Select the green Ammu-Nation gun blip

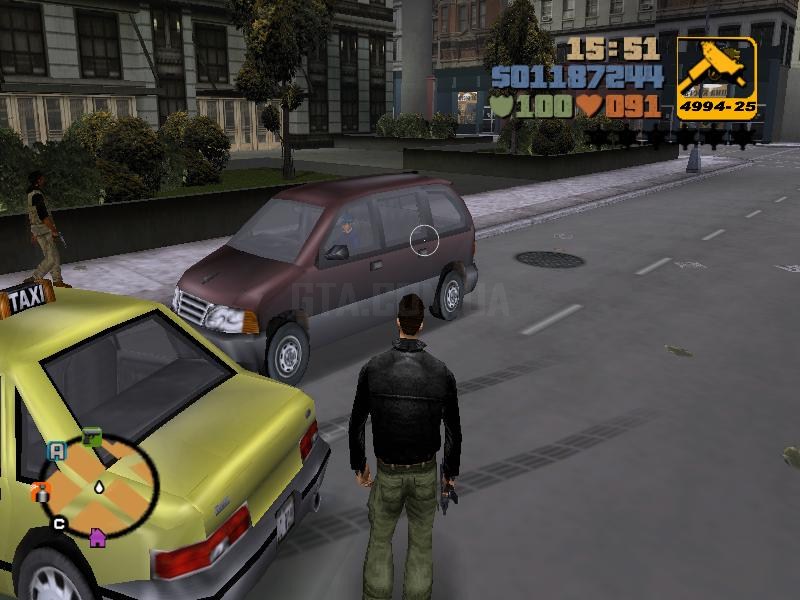pyautogui.click(x=91, y=437)
